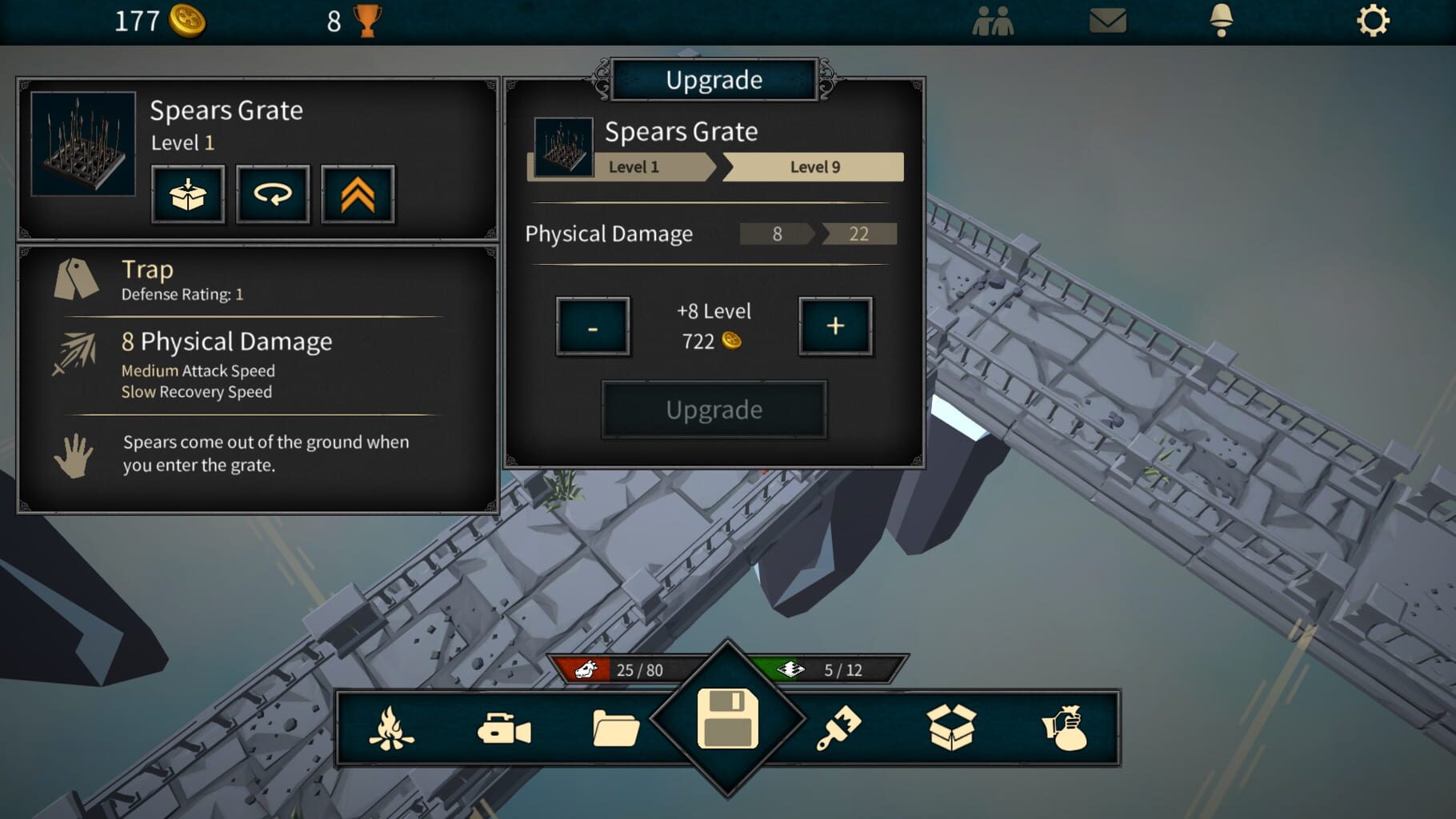The image size is (1456, 819).
Task: Rotate the Spears Grate trap
Action: click(x=273, y=194)
